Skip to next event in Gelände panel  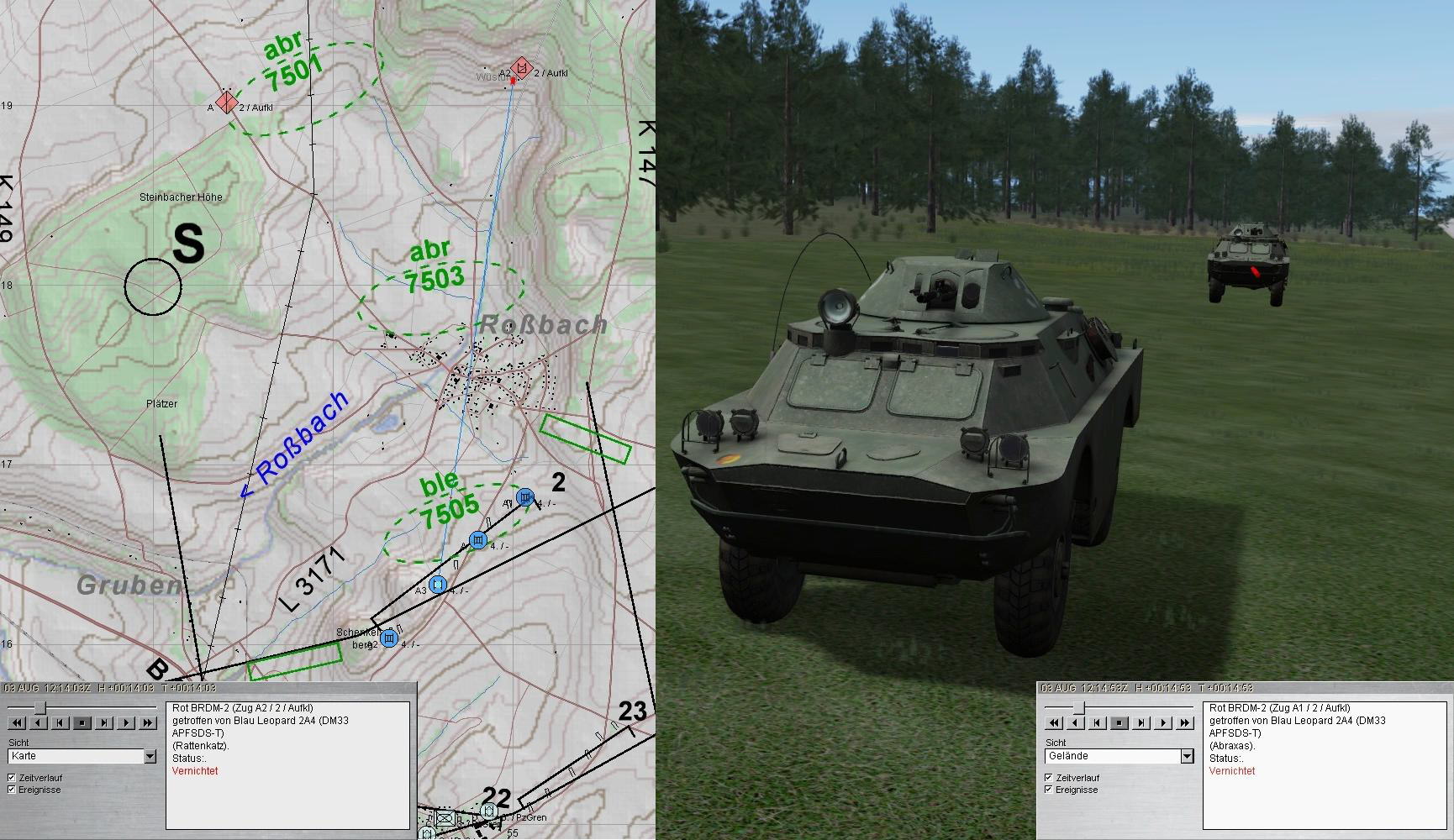(1141, 722)
